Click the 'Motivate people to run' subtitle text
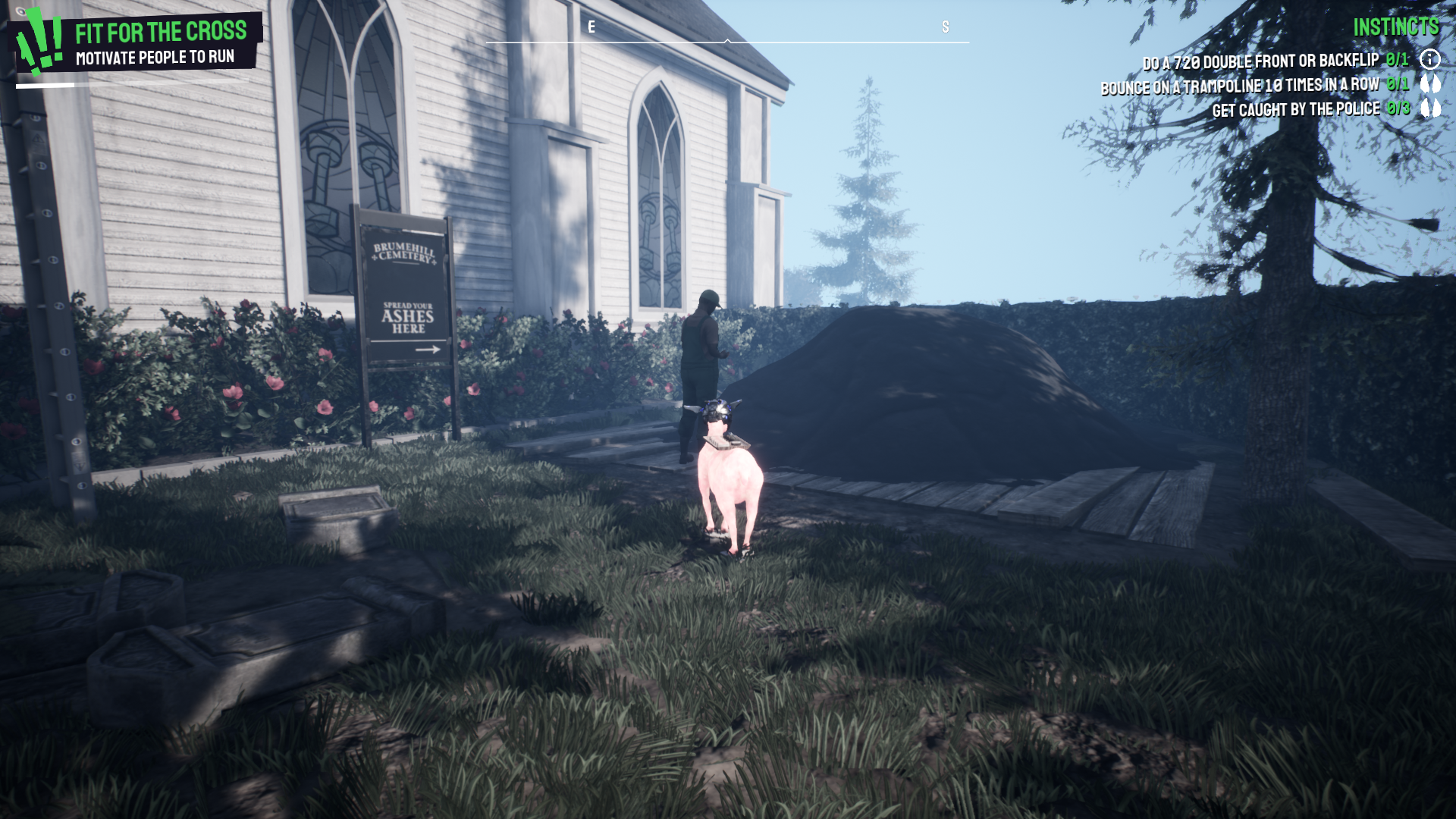Image resolution: width=1456 pixels, height=819 pixels. 155,56
